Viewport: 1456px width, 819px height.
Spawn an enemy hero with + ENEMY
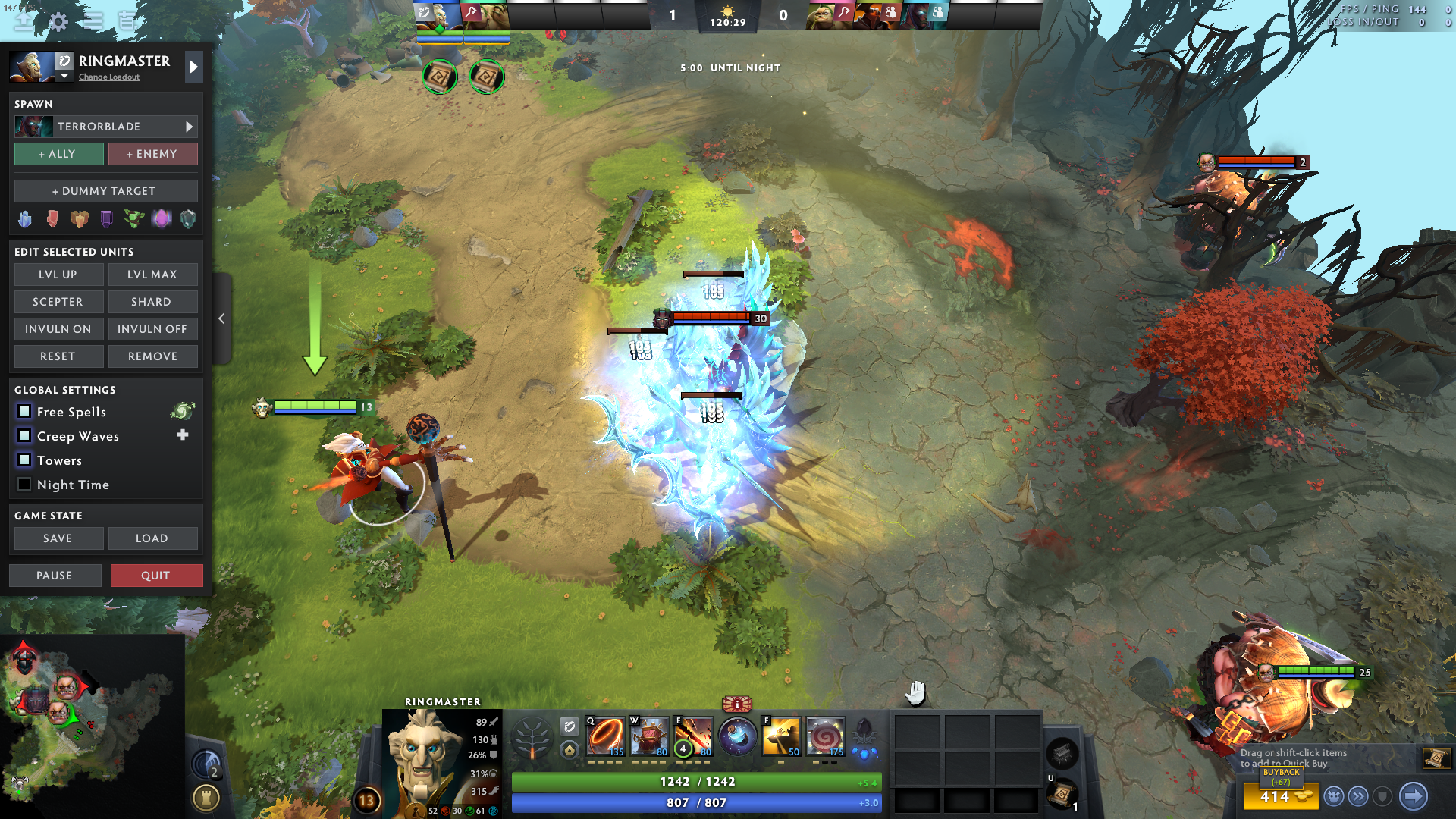152,154
